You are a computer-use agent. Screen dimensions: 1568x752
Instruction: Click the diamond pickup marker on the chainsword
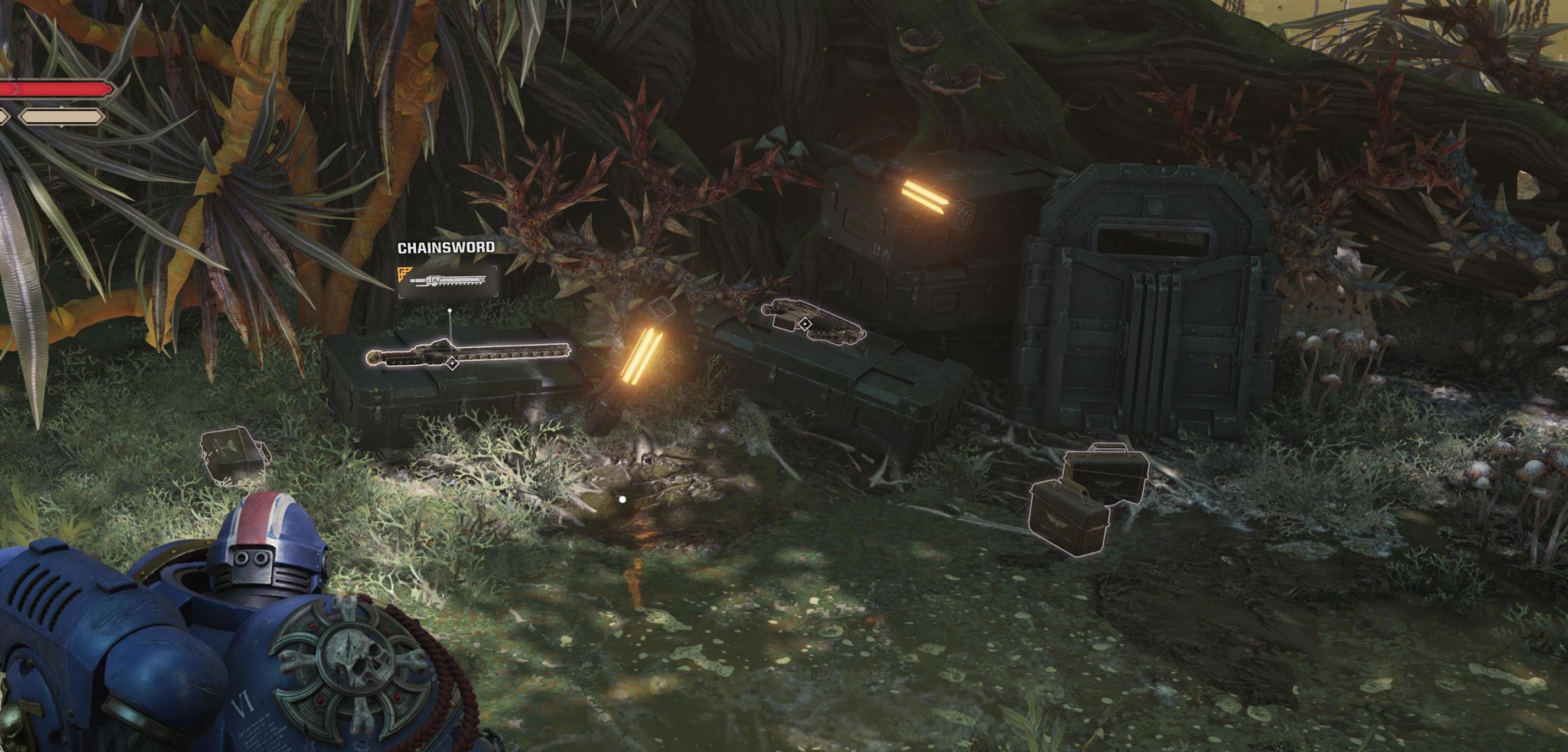pos(452,364)
